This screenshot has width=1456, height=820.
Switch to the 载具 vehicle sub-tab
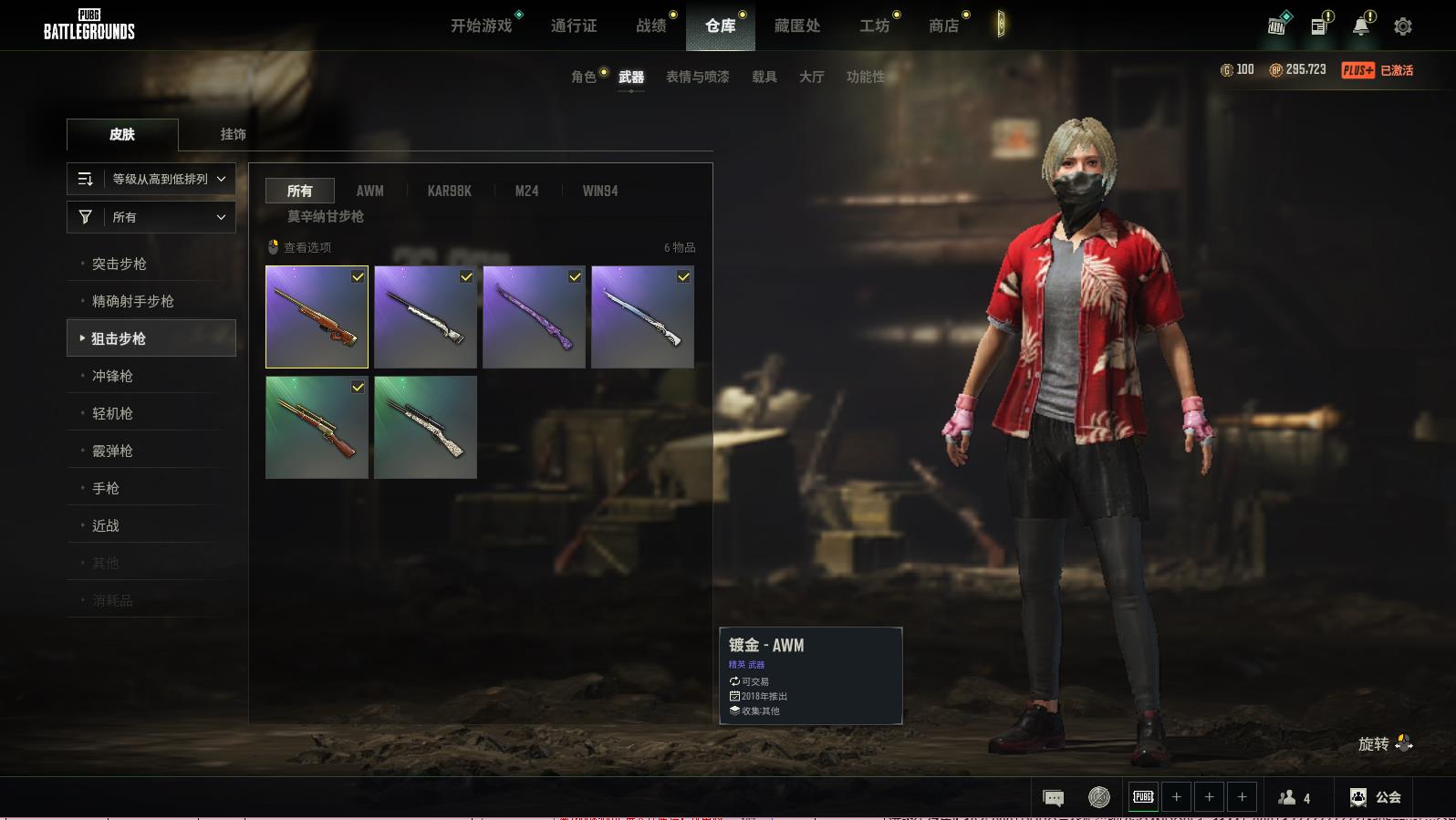pyautogui.click(x=764, y=77)
